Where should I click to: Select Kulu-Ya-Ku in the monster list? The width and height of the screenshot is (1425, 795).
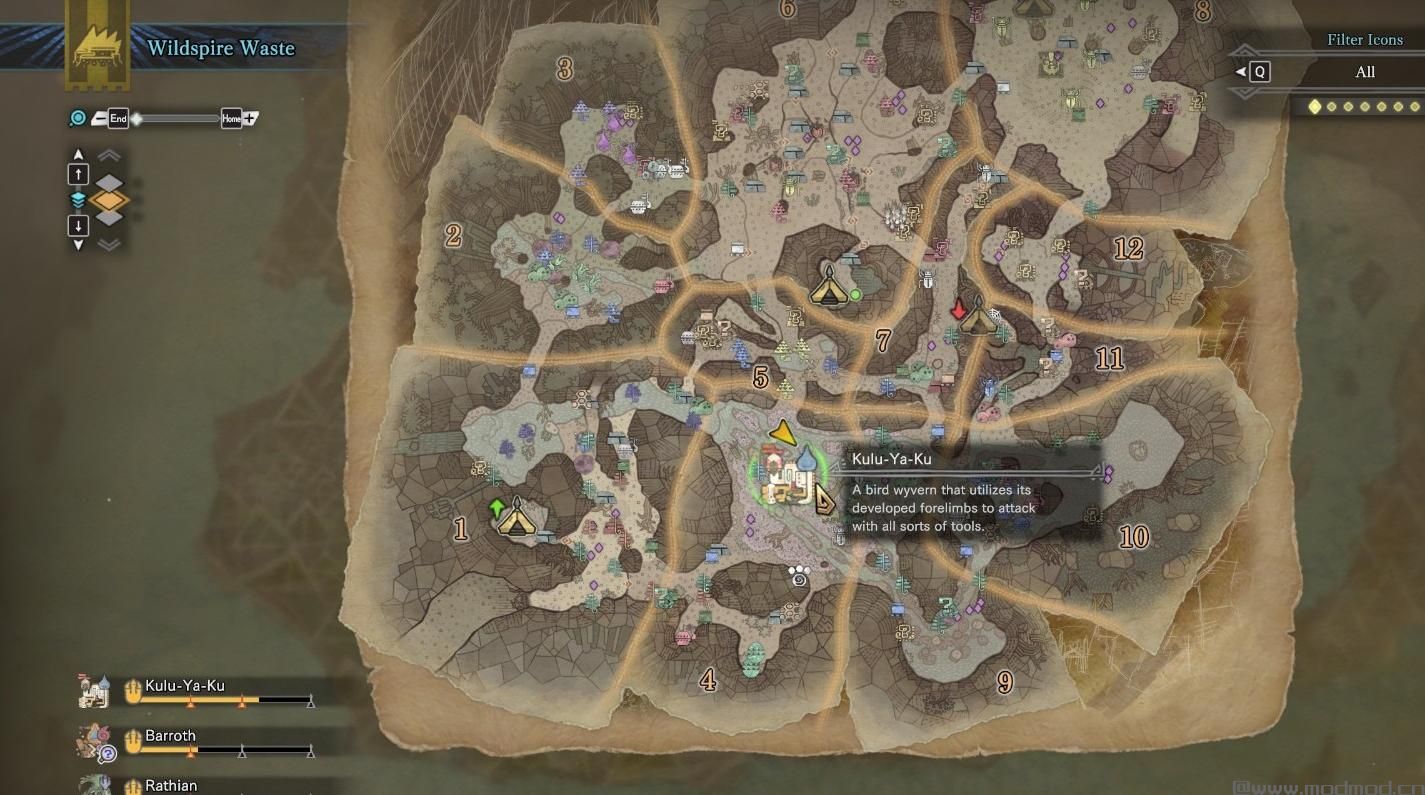click(x=185, y=686)
